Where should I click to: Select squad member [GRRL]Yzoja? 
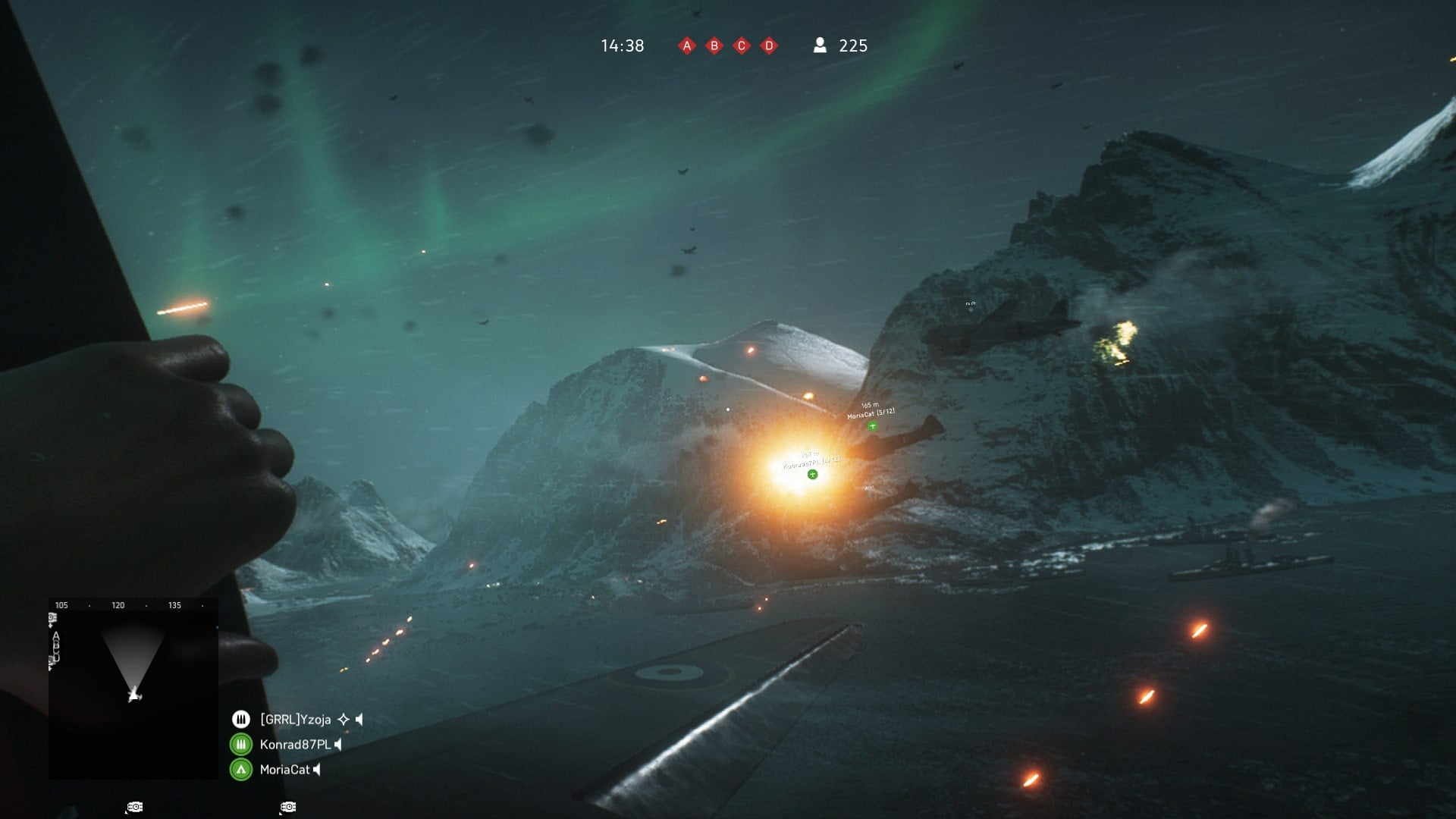pyautogui.click(x=295, y=719)
